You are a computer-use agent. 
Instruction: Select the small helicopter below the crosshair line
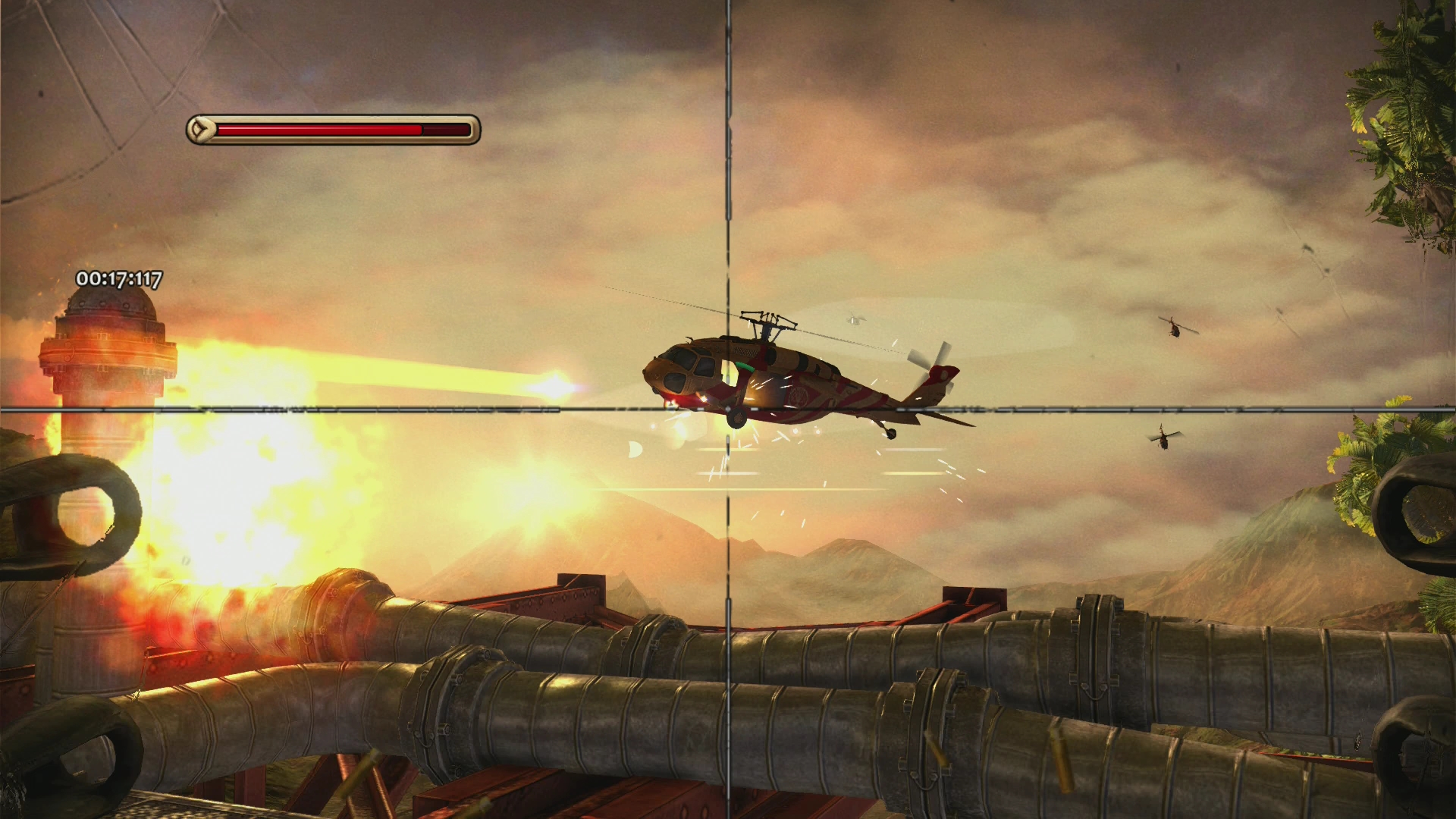point(1164,440)
